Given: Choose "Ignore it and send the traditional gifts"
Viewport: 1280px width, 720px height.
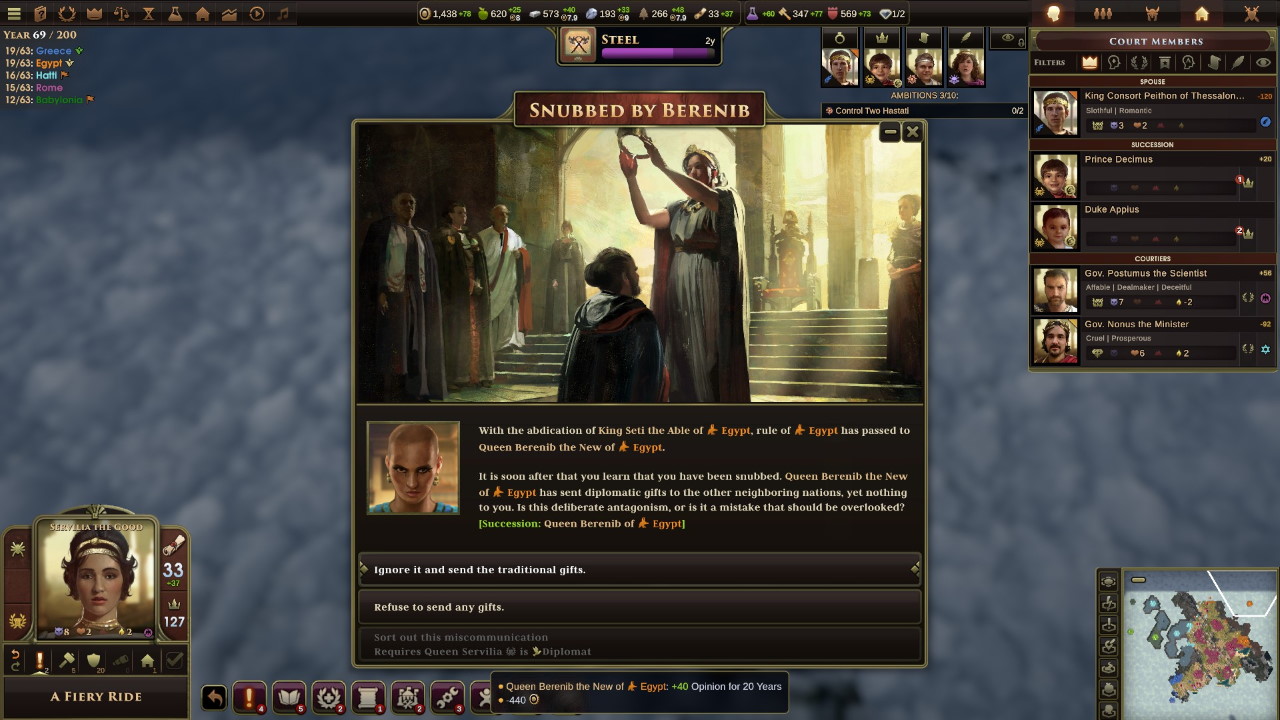Looking at the screenshot, I should 639,569.
